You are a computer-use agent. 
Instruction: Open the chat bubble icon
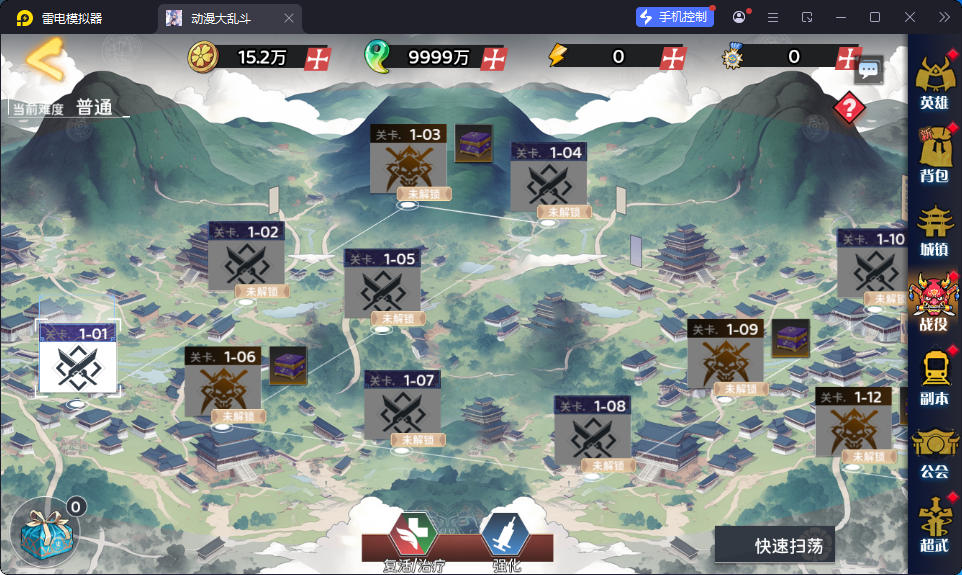[x=869, y=70]
